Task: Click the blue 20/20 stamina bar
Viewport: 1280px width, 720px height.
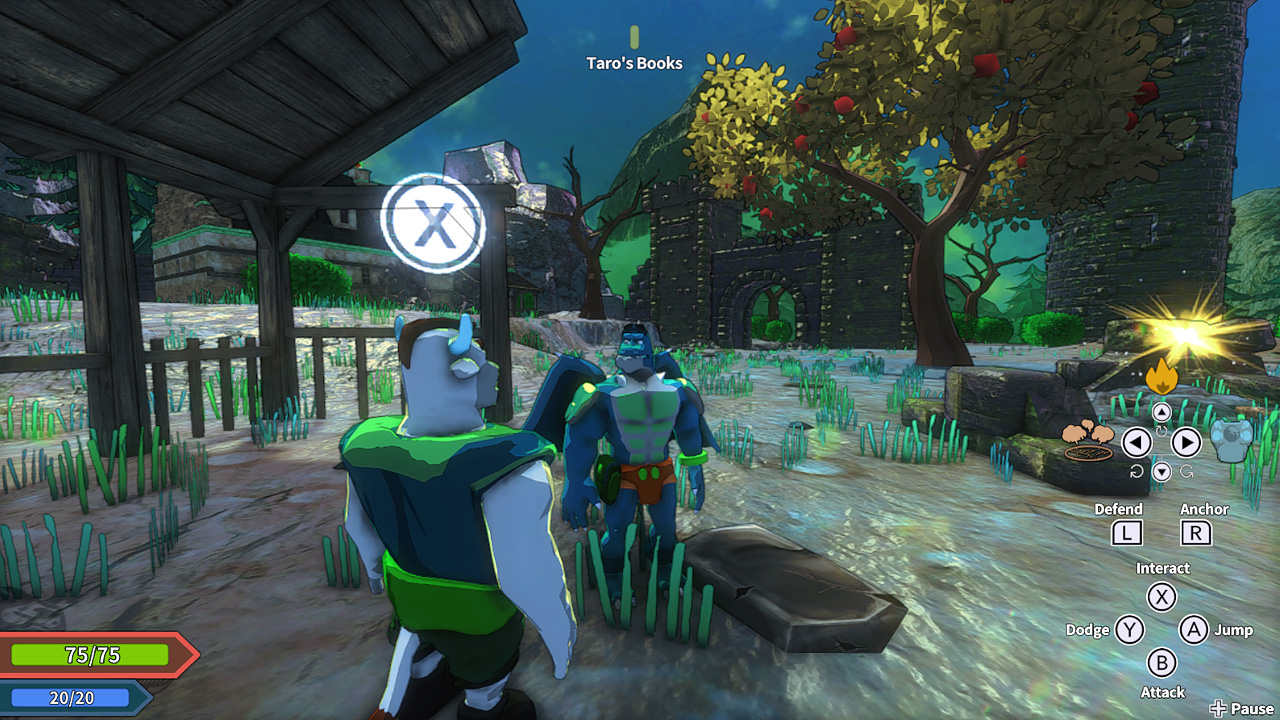Action: tap(70, 696)
